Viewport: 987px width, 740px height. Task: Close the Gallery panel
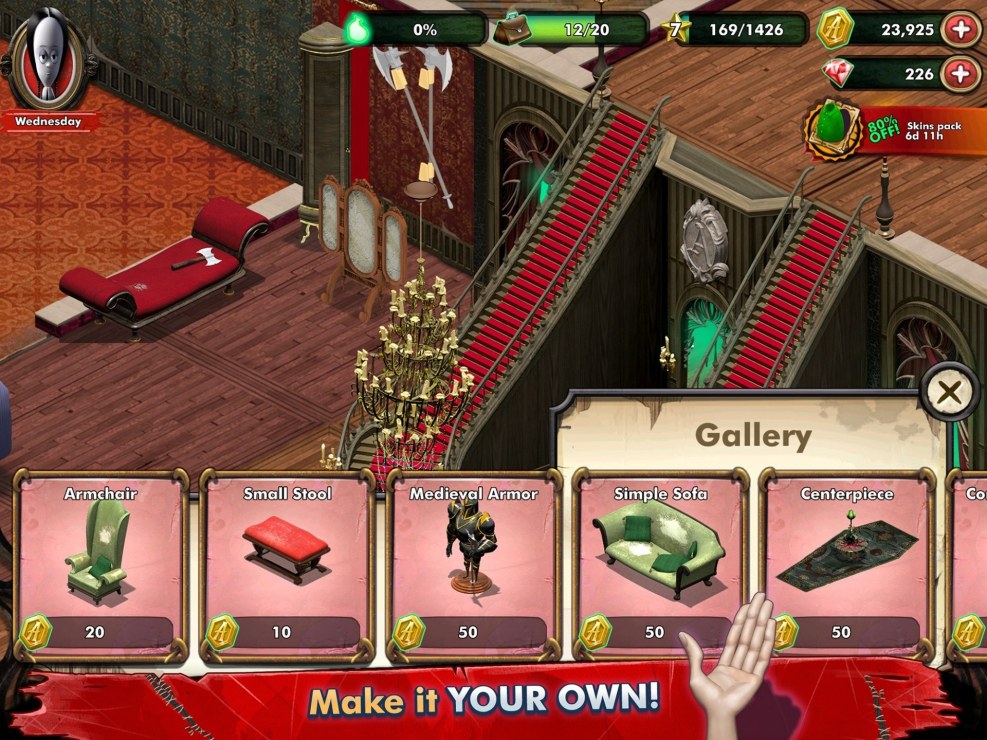point(948,393)
